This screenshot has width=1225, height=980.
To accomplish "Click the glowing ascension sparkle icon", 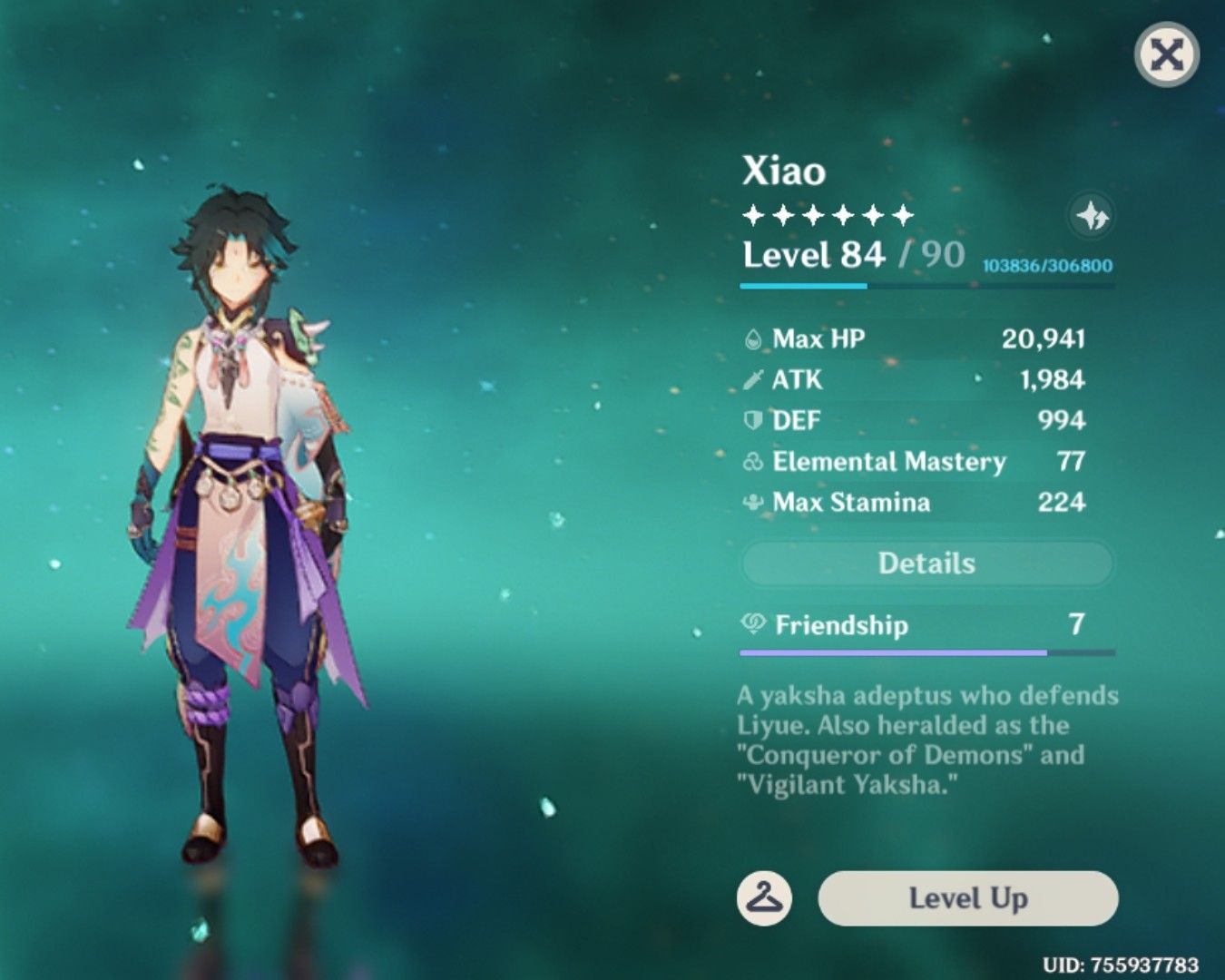I will point(1093,216).
